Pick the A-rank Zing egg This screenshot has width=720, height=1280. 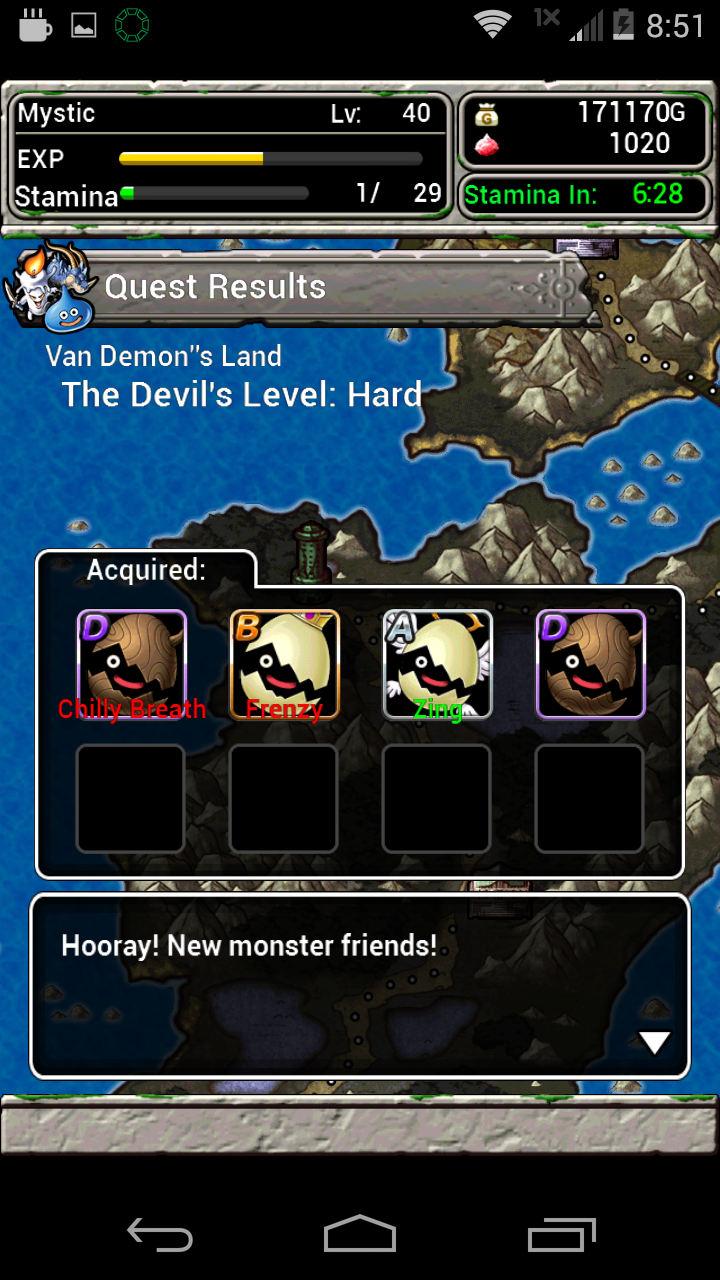click(438, 664)
